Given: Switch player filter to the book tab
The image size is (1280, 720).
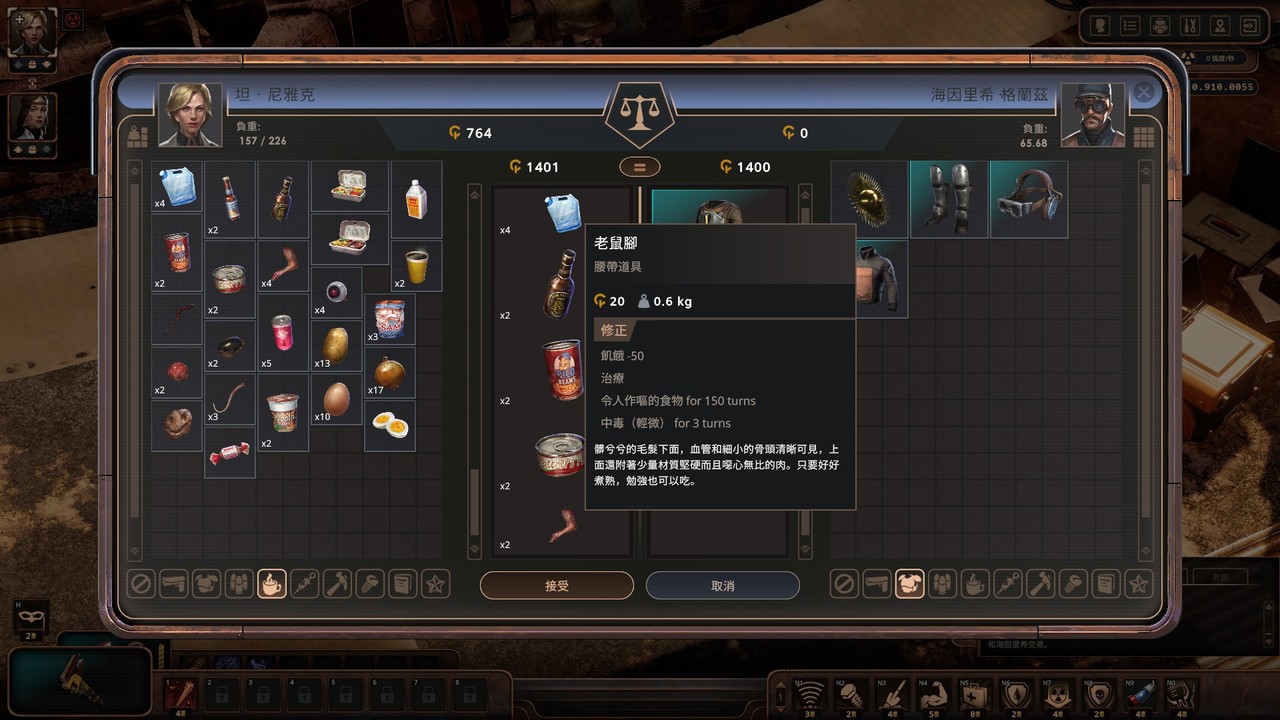Looking at the screenshot, I should (402, 584).
